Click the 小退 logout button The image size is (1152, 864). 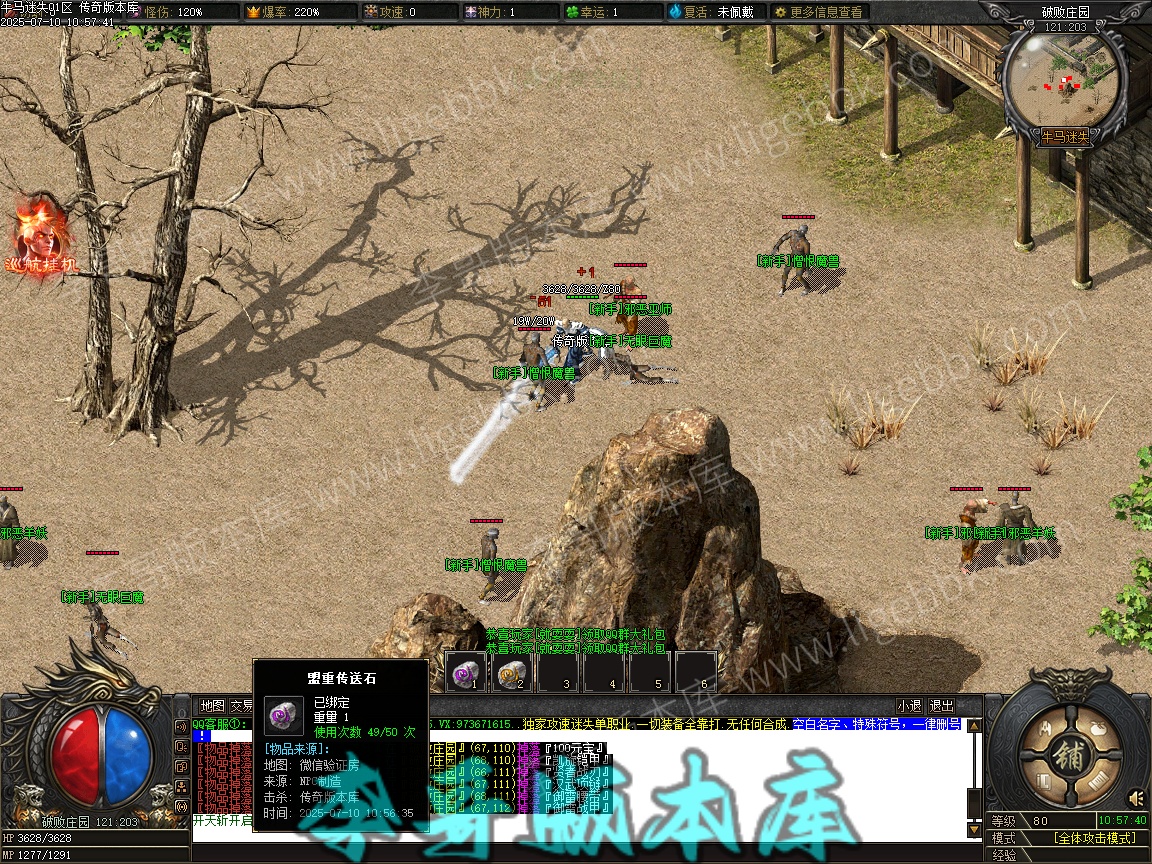tap(909, 705)
